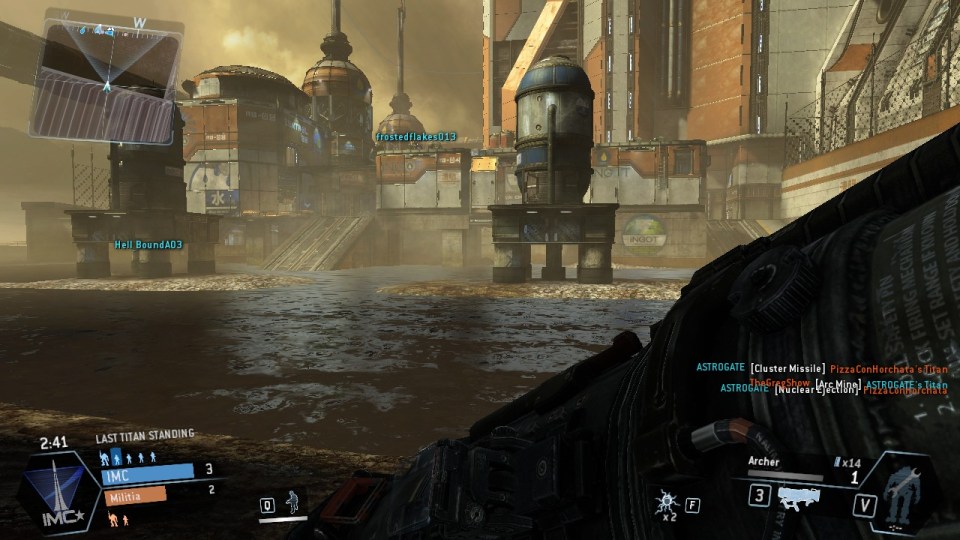Select the frostedflakes013 player name tag
The width and height of the screenshot is (960, 540).
[x=416, y=137]
